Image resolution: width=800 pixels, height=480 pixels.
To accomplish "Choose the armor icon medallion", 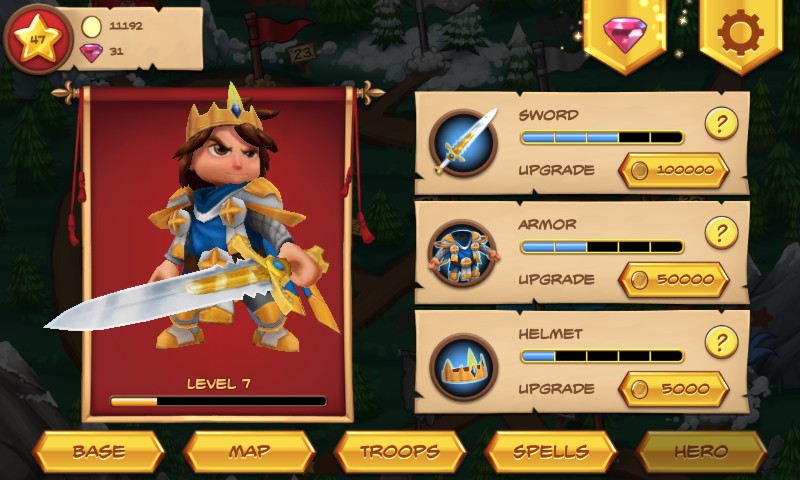I will click(x=465, y=252).
